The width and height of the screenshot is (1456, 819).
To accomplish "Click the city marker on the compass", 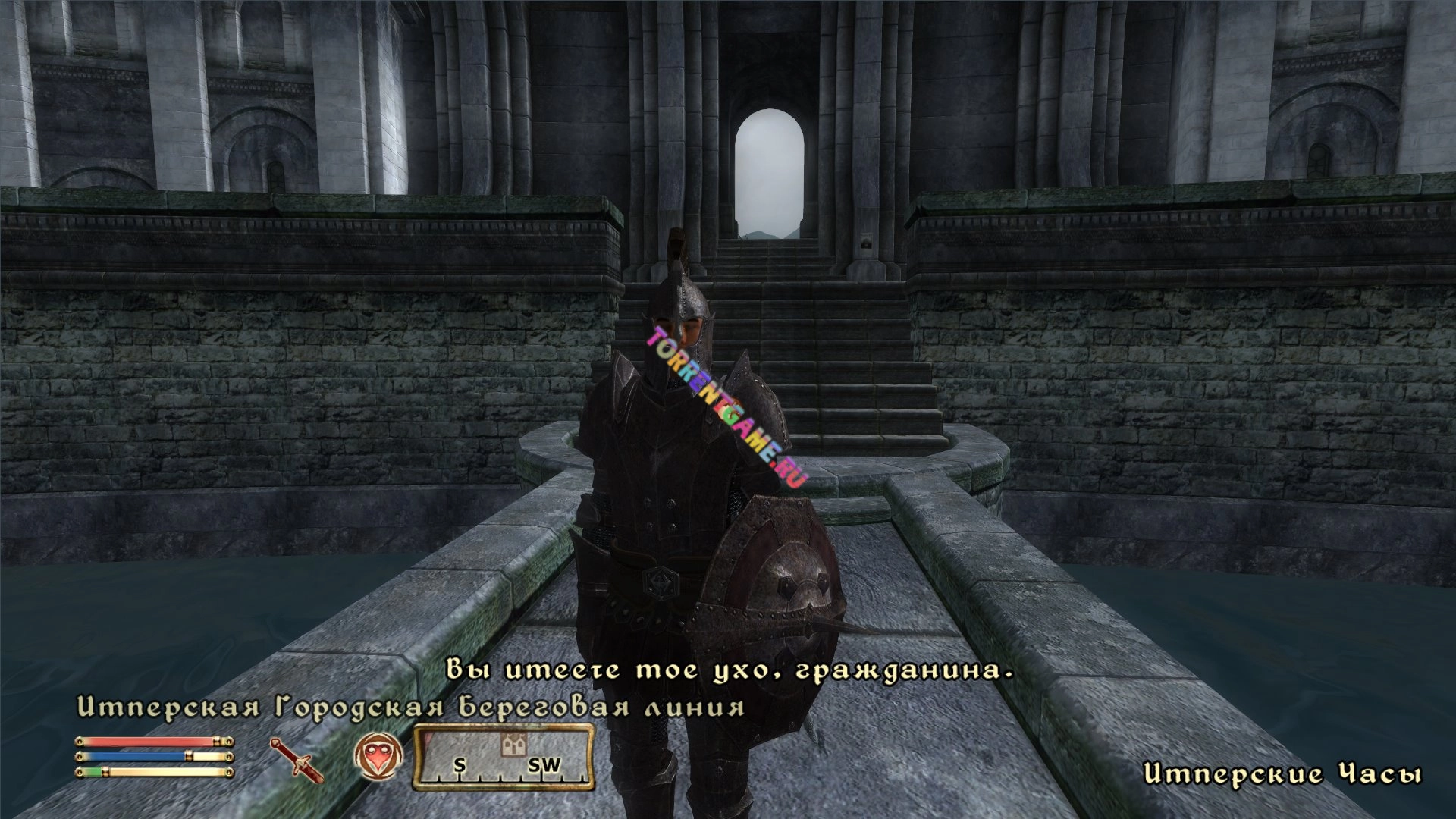I will point(513,745).
